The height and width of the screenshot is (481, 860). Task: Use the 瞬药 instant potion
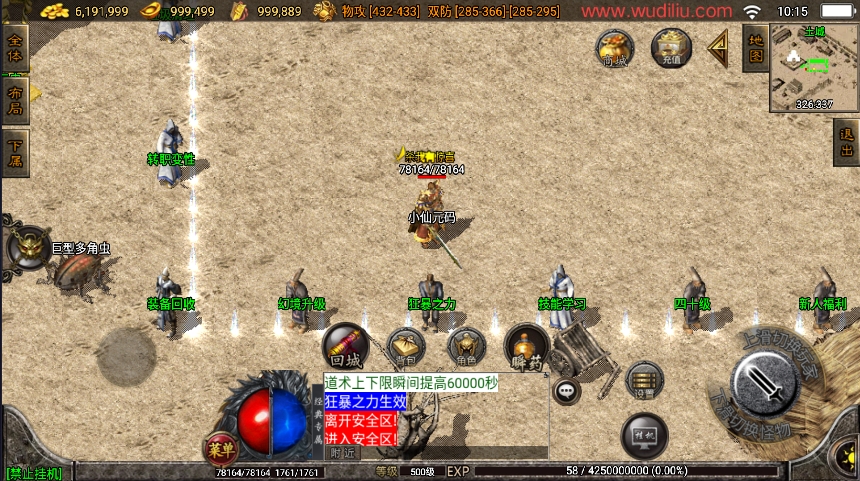(x=526, y=346)
